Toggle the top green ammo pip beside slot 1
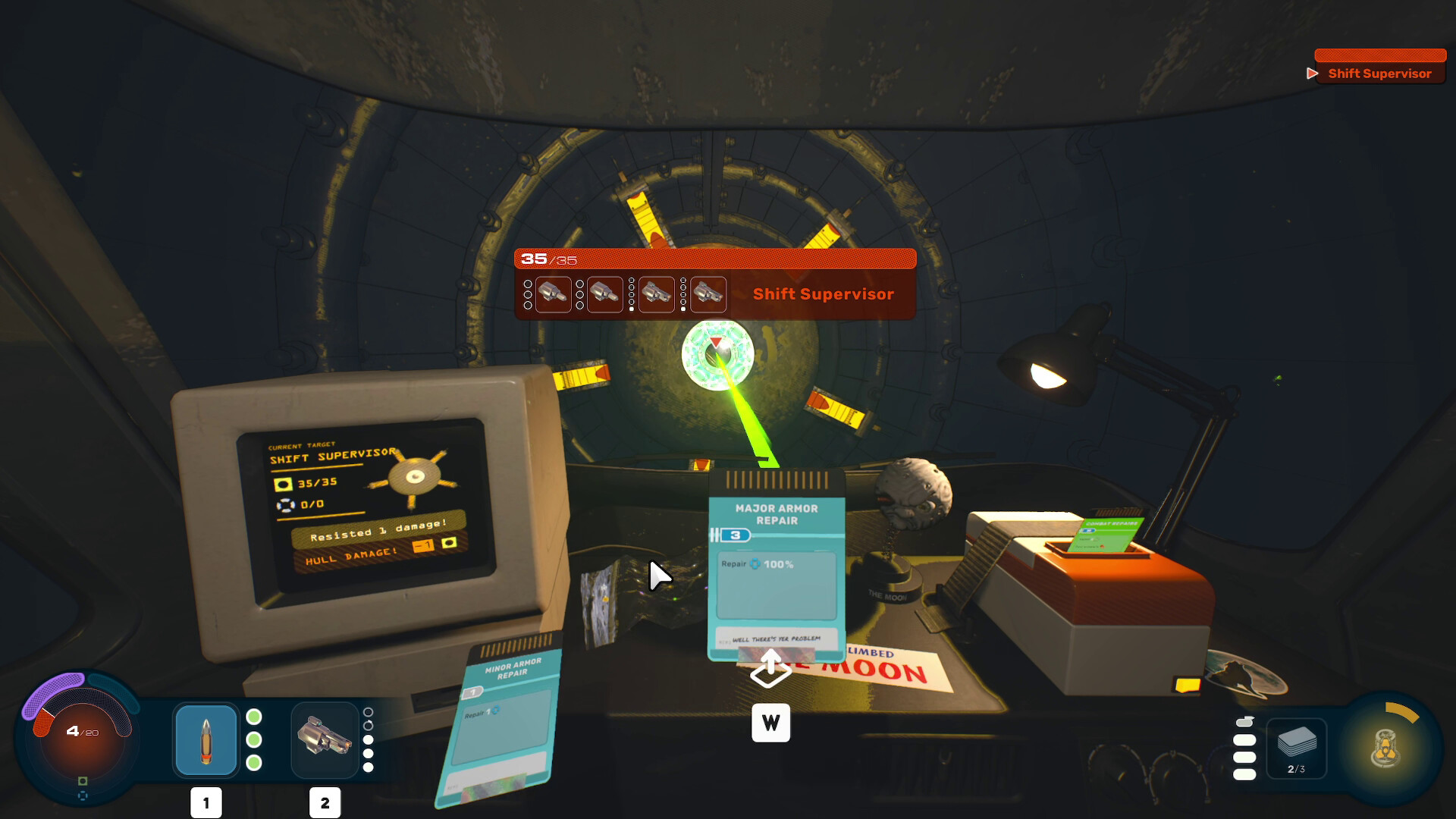1456x819 pixels. 253,714
